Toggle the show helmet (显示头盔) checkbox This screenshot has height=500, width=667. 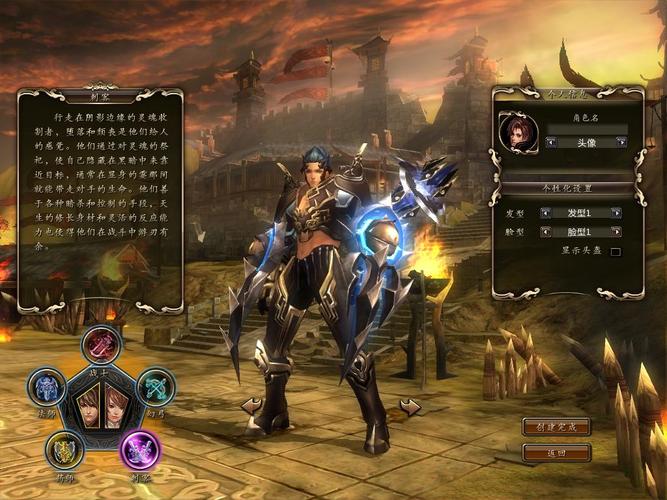click(x=616, y=251)
